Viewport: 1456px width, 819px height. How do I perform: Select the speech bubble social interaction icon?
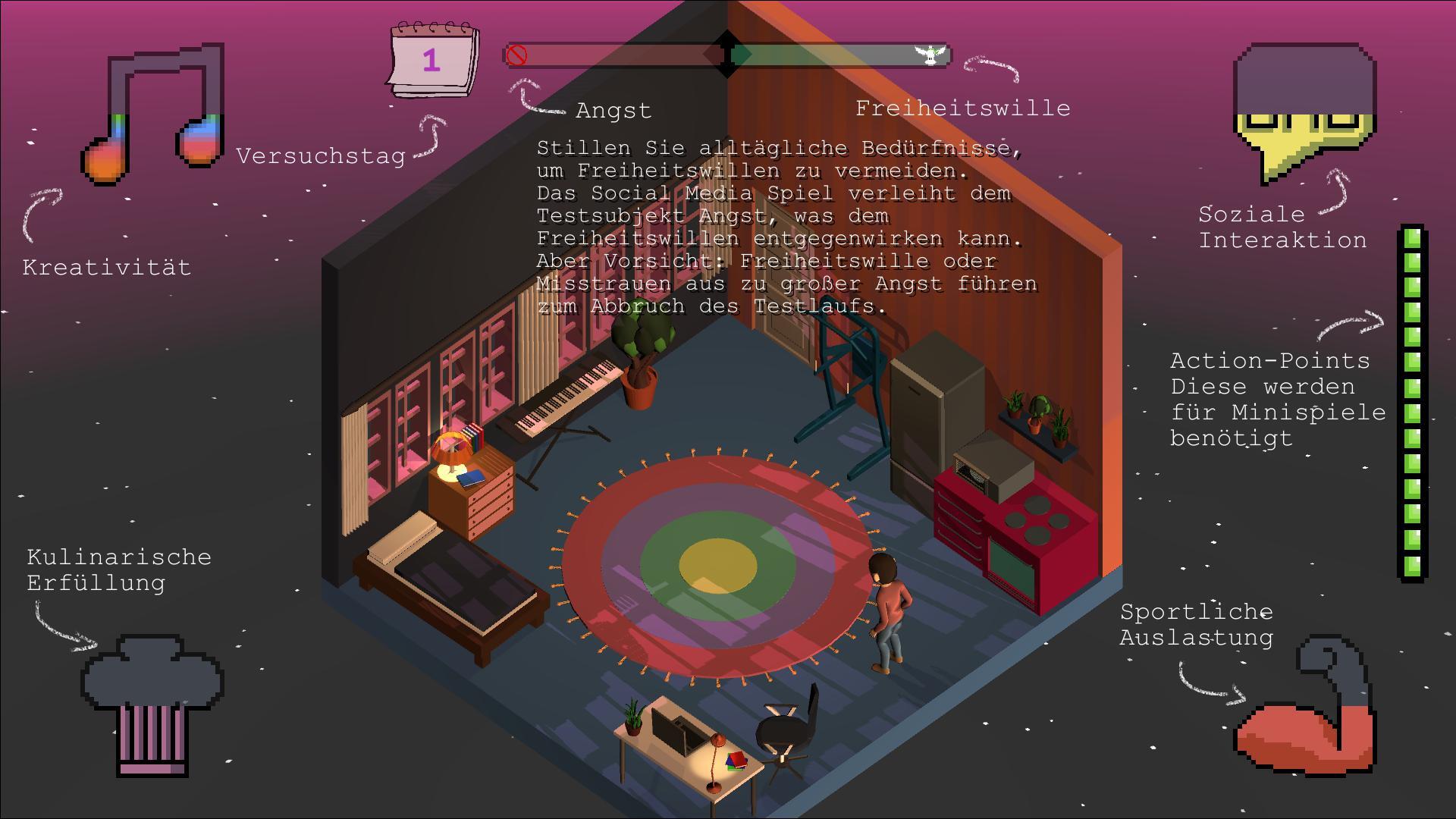[x=1304, y=106]
